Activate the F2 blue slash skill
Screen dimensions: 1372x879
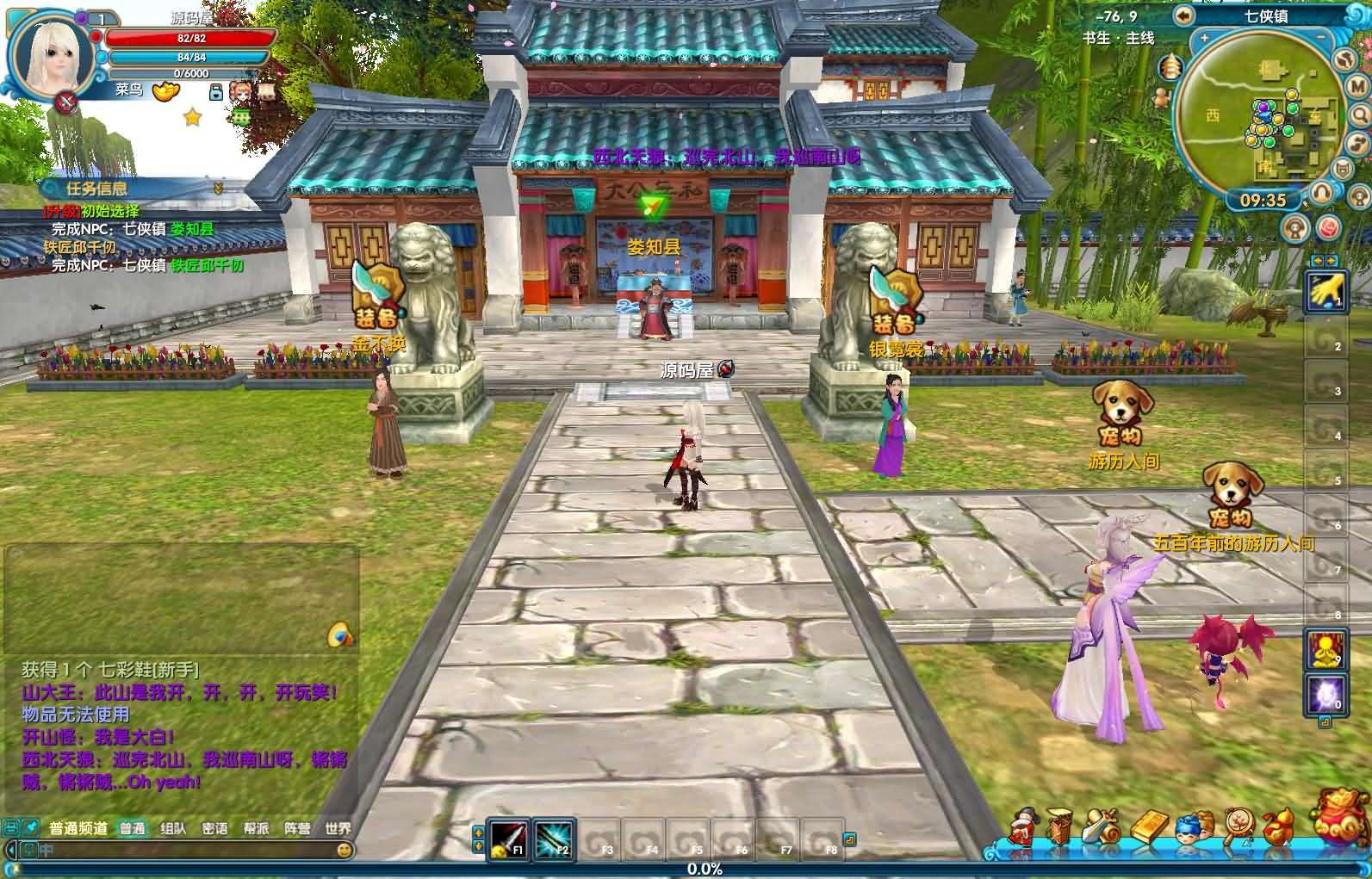pyautogui.click(x=552, y=838)
